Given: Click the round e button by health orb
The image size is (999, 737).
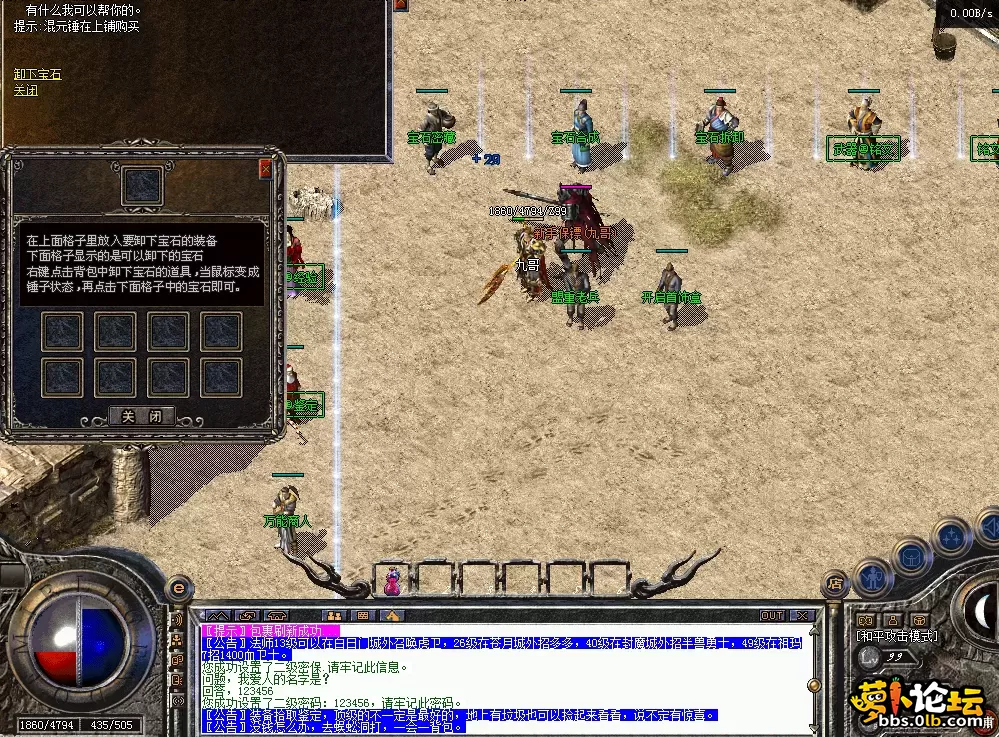Looking at the screenshot, I should coord(178,587).
